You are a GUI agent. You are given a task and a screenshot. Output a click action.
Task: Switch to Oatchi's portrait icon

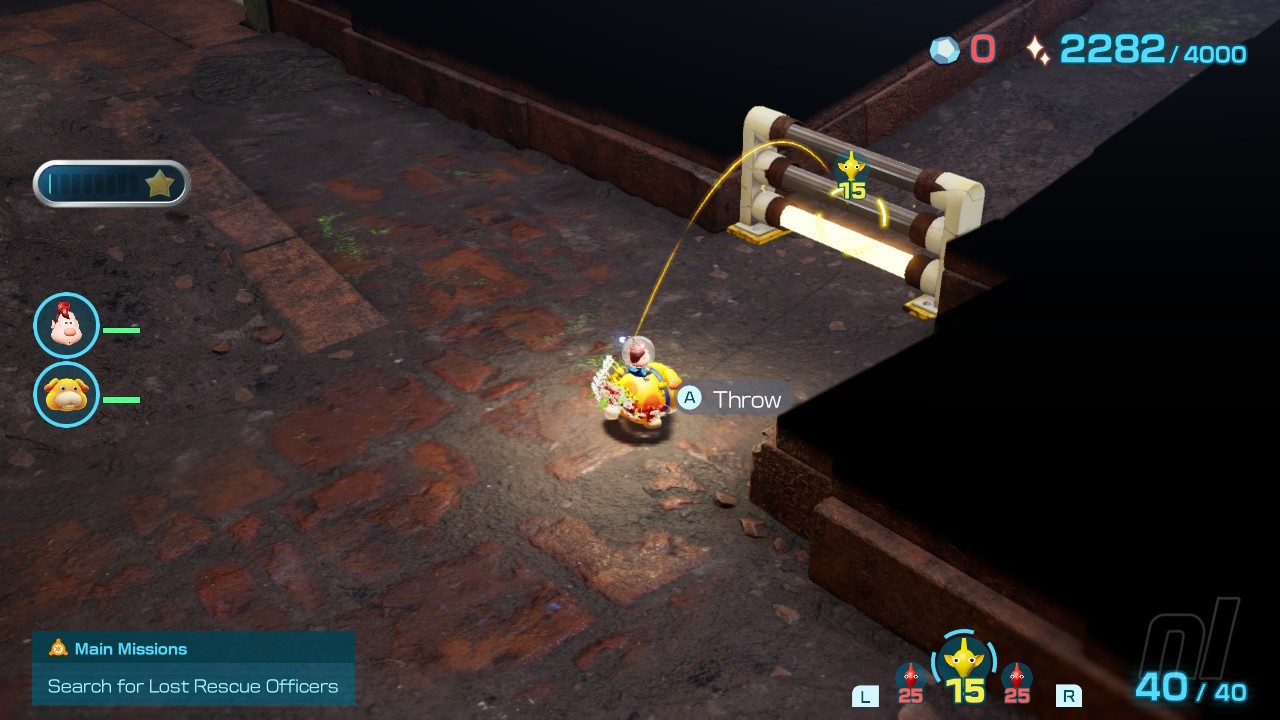click(66, 395)
